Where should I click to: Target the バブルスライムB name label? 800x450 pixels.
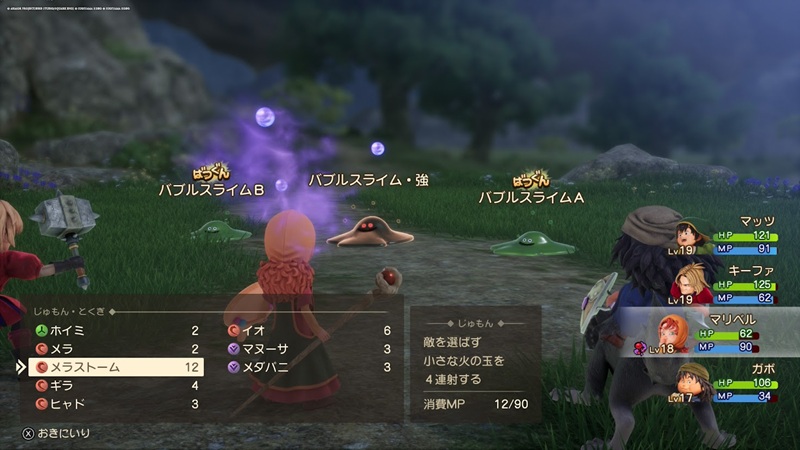211,190
